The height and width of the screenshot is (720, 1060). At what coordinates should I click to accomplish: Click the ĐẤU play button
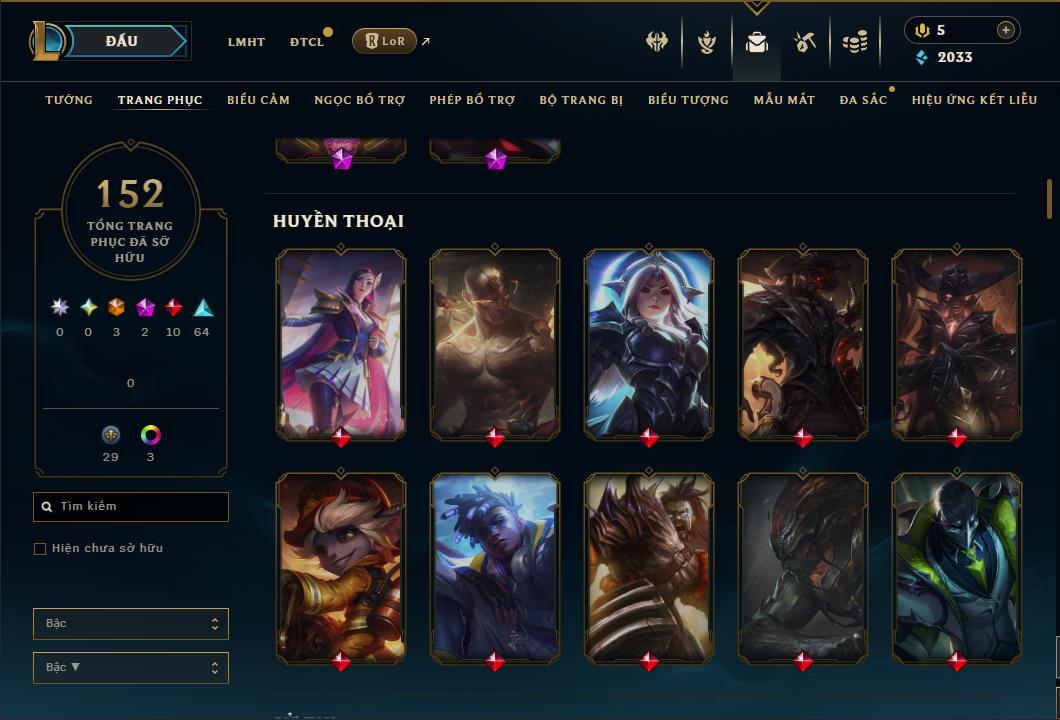pyautogui.click(x=122, y=41)
